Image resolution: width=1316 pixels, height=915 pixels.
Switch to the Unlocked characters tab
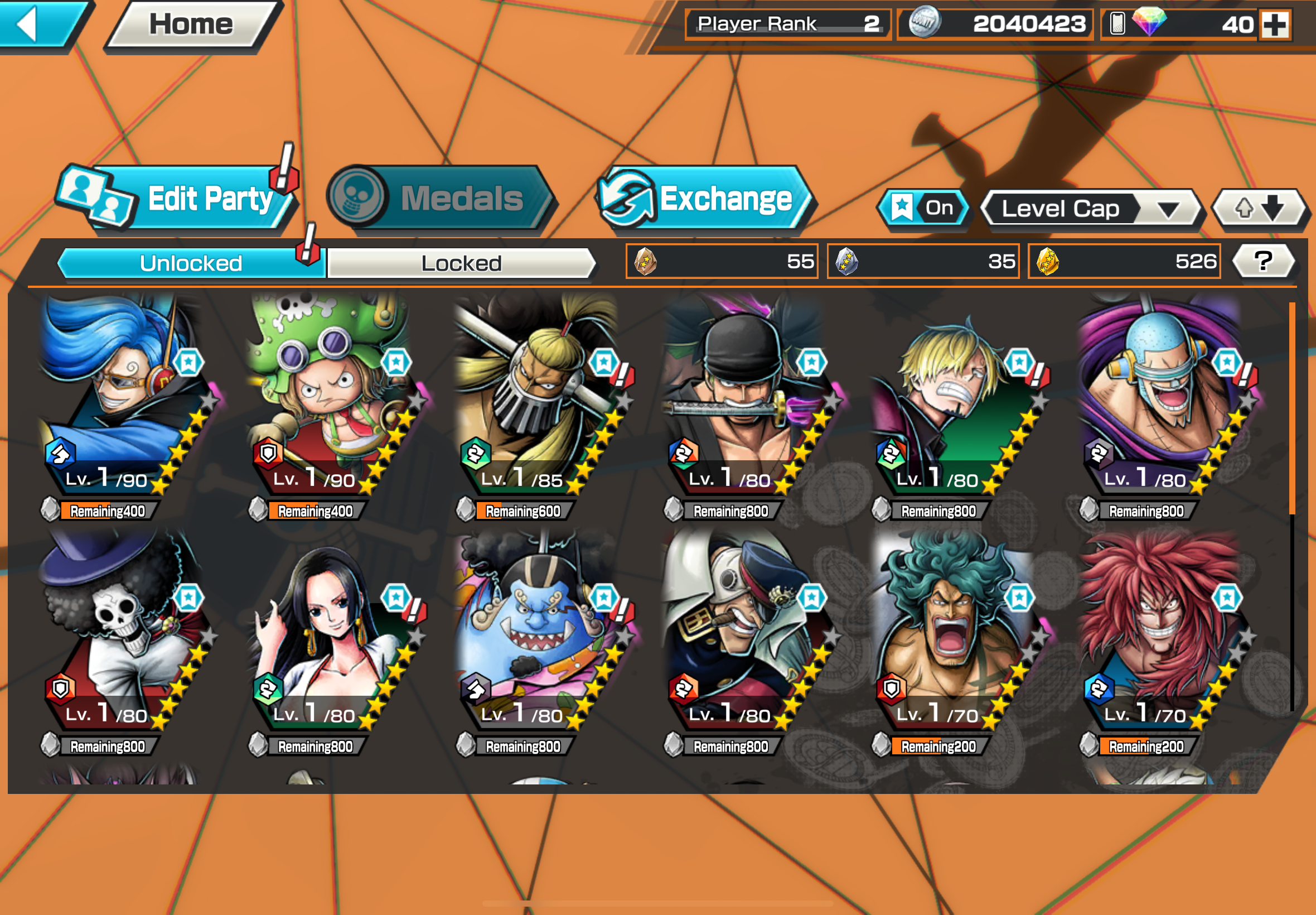(x=191, y=263)
